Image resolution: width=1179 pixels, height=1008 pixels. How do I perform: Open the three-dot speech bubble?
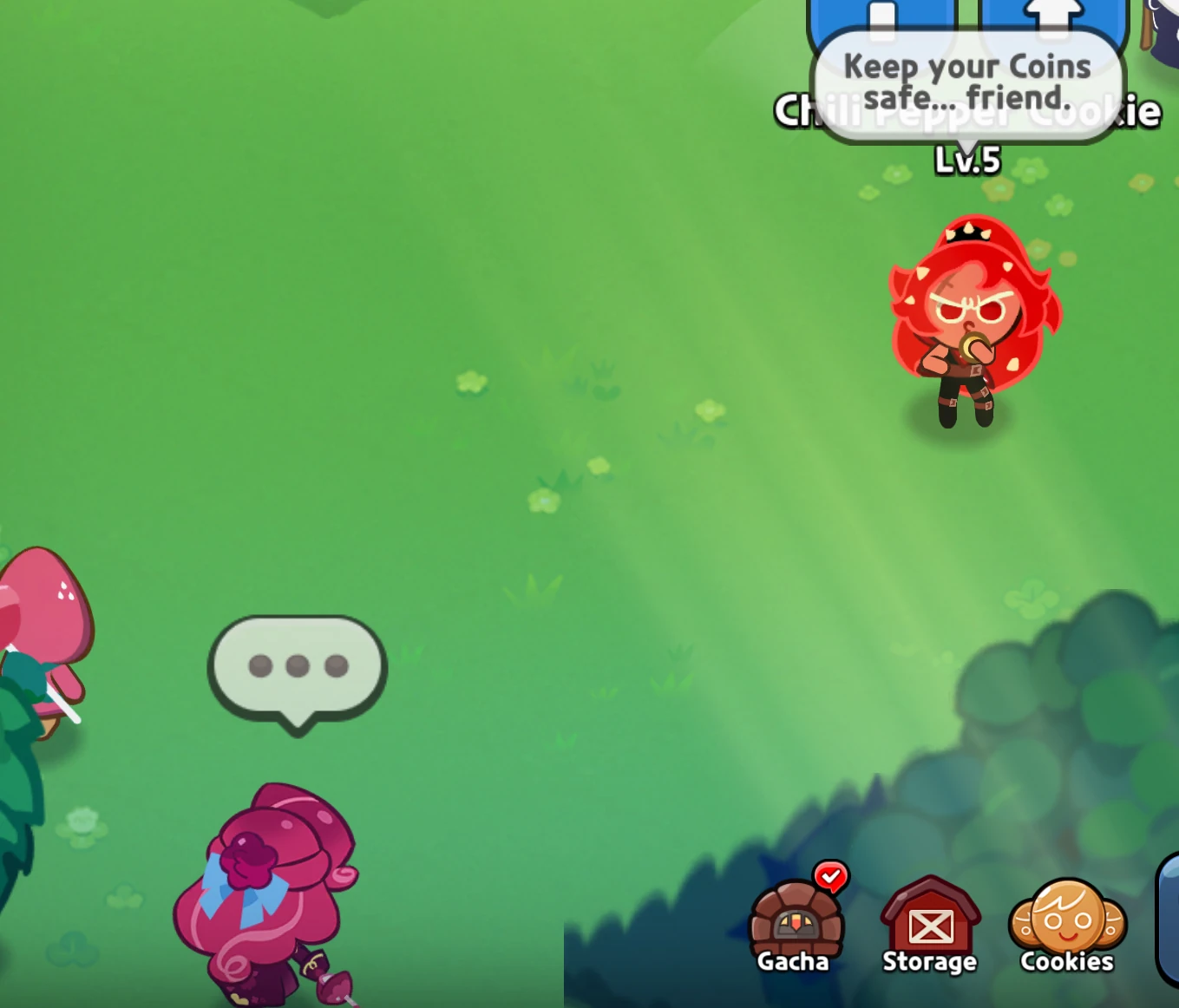tap(296, 666)
